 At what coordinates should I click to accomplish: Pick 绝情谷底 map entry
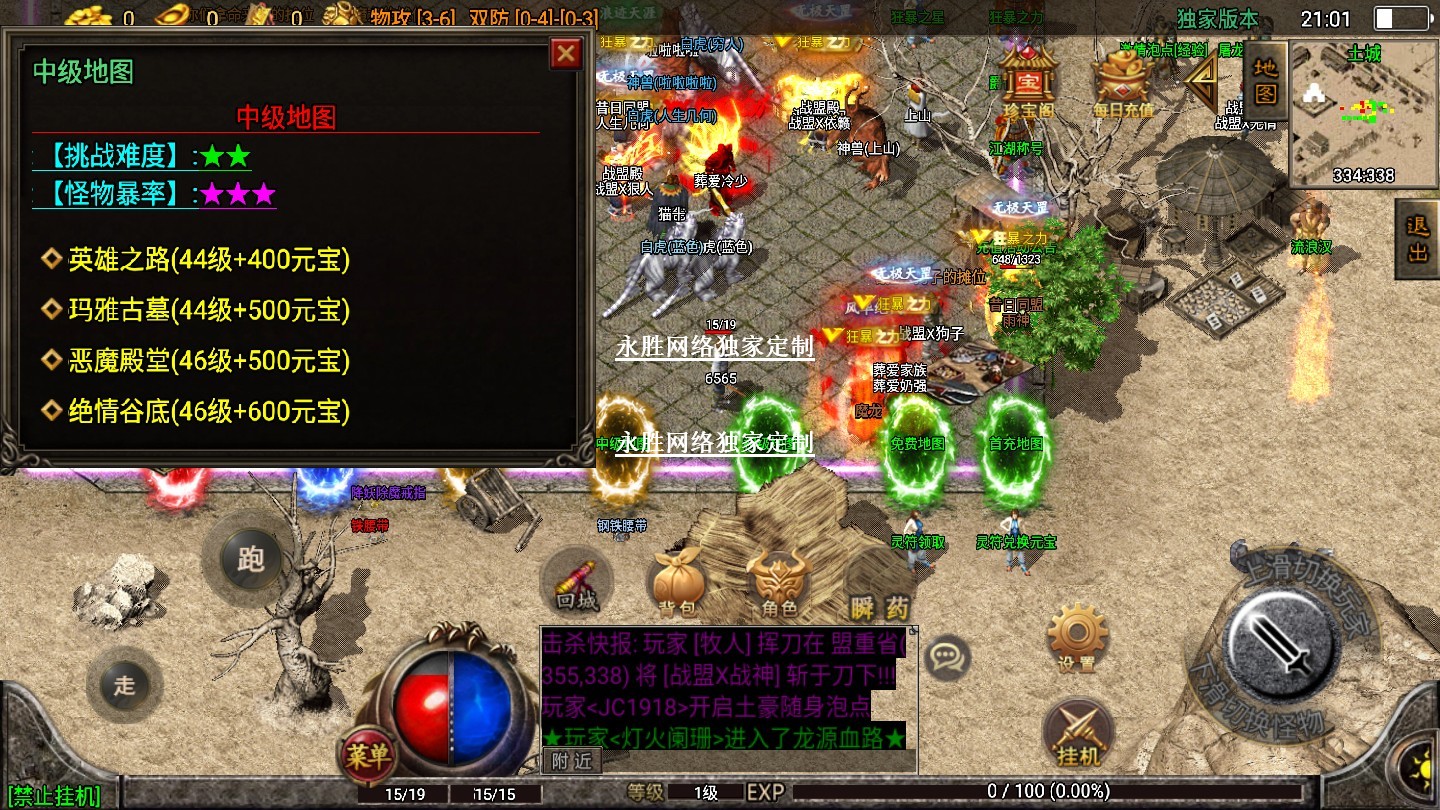pos(208,411)
